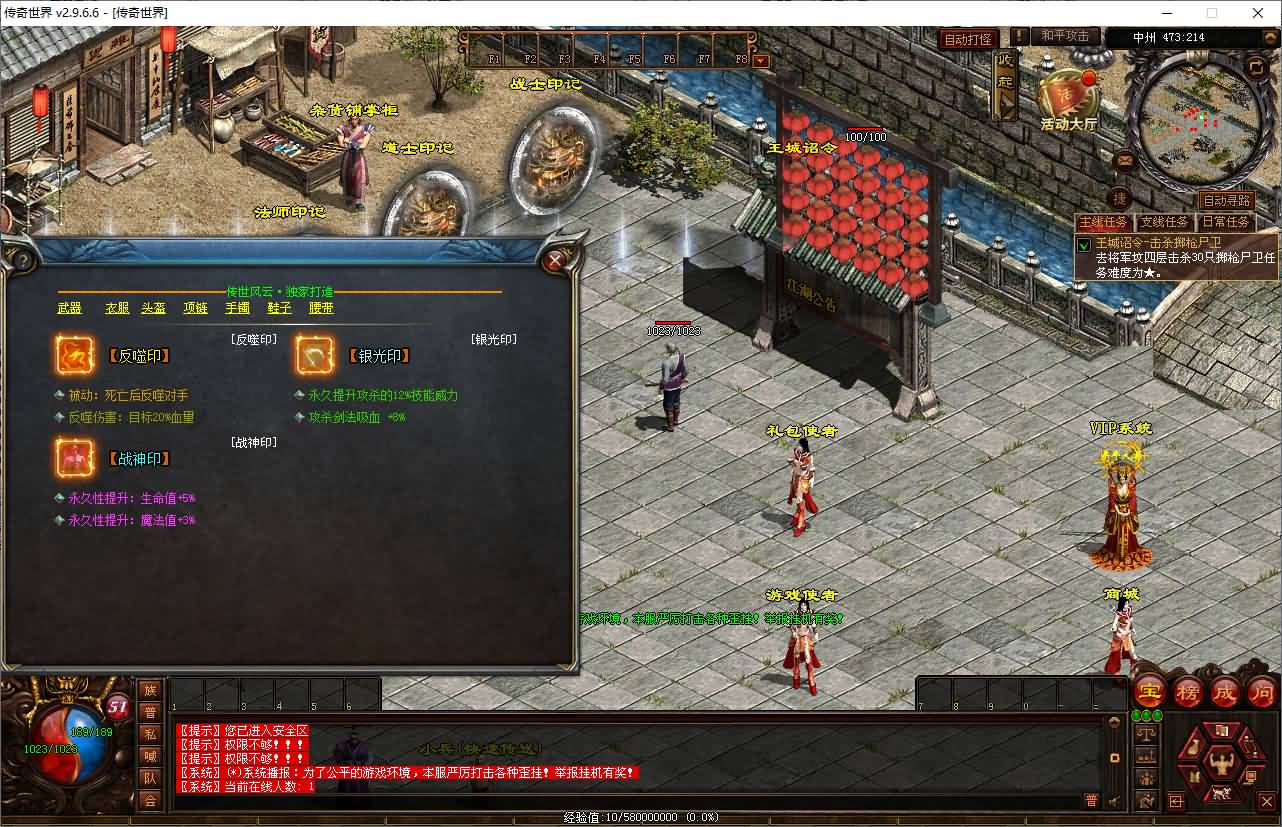Open the 榜 rankings round button
Viewport: 1282px width, 827px height.
tap(1188, 691)
